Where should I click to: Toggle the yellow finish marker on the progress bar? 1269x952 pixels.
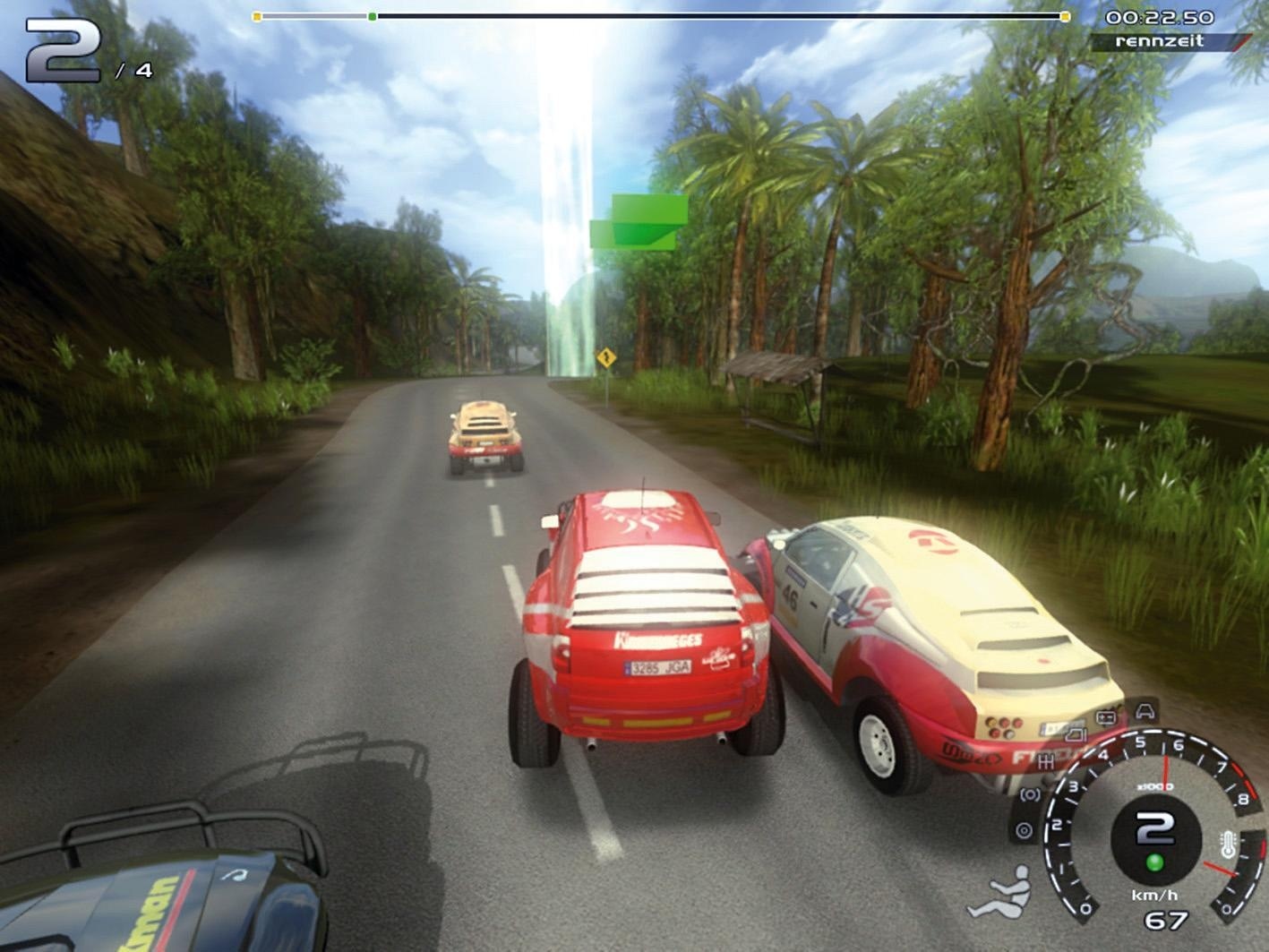tap(1064, 15)
